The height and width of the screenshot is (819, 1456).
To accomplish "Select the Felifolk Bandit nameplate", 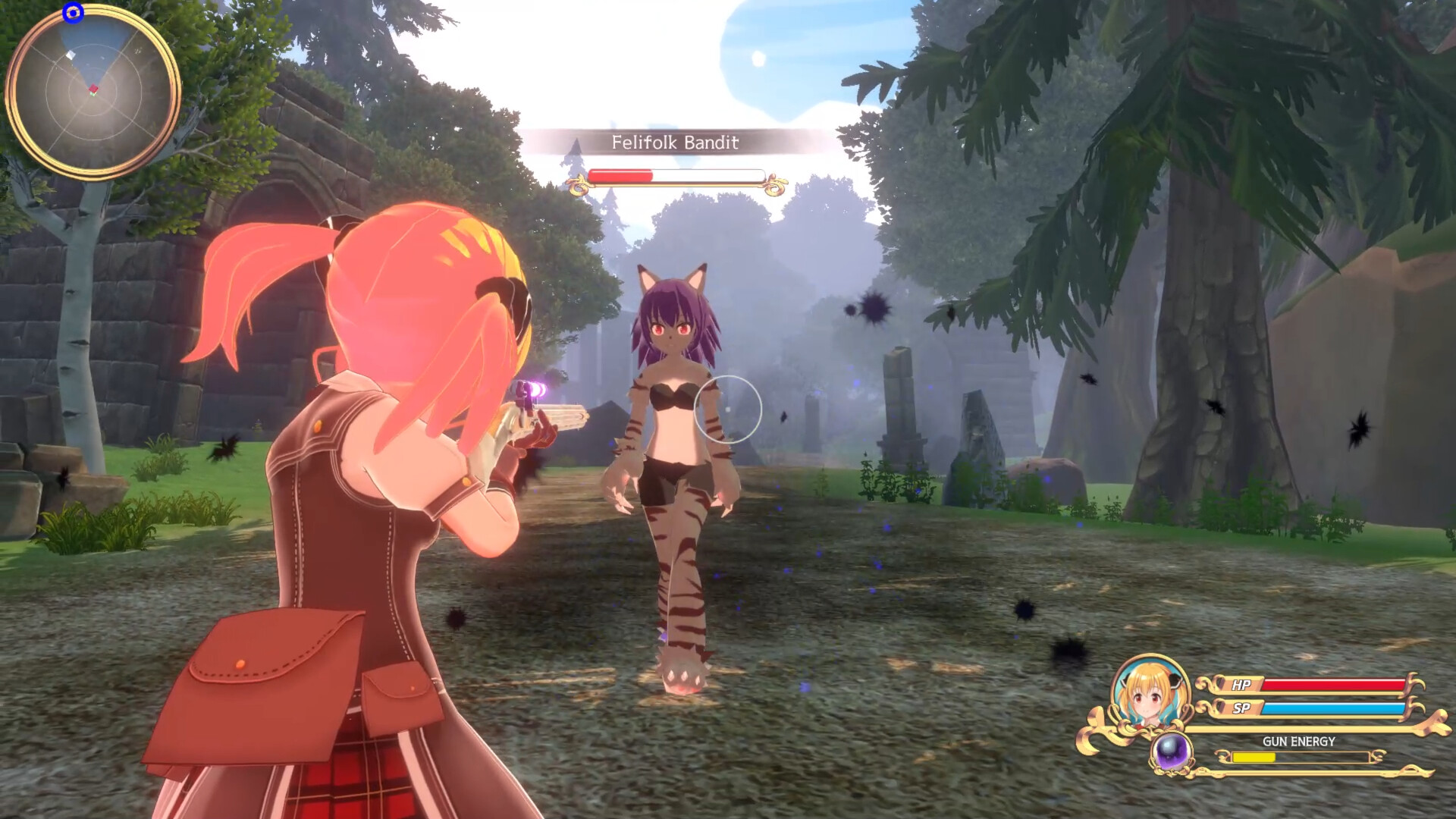I will pyautogui.click(x=677, y=143).
